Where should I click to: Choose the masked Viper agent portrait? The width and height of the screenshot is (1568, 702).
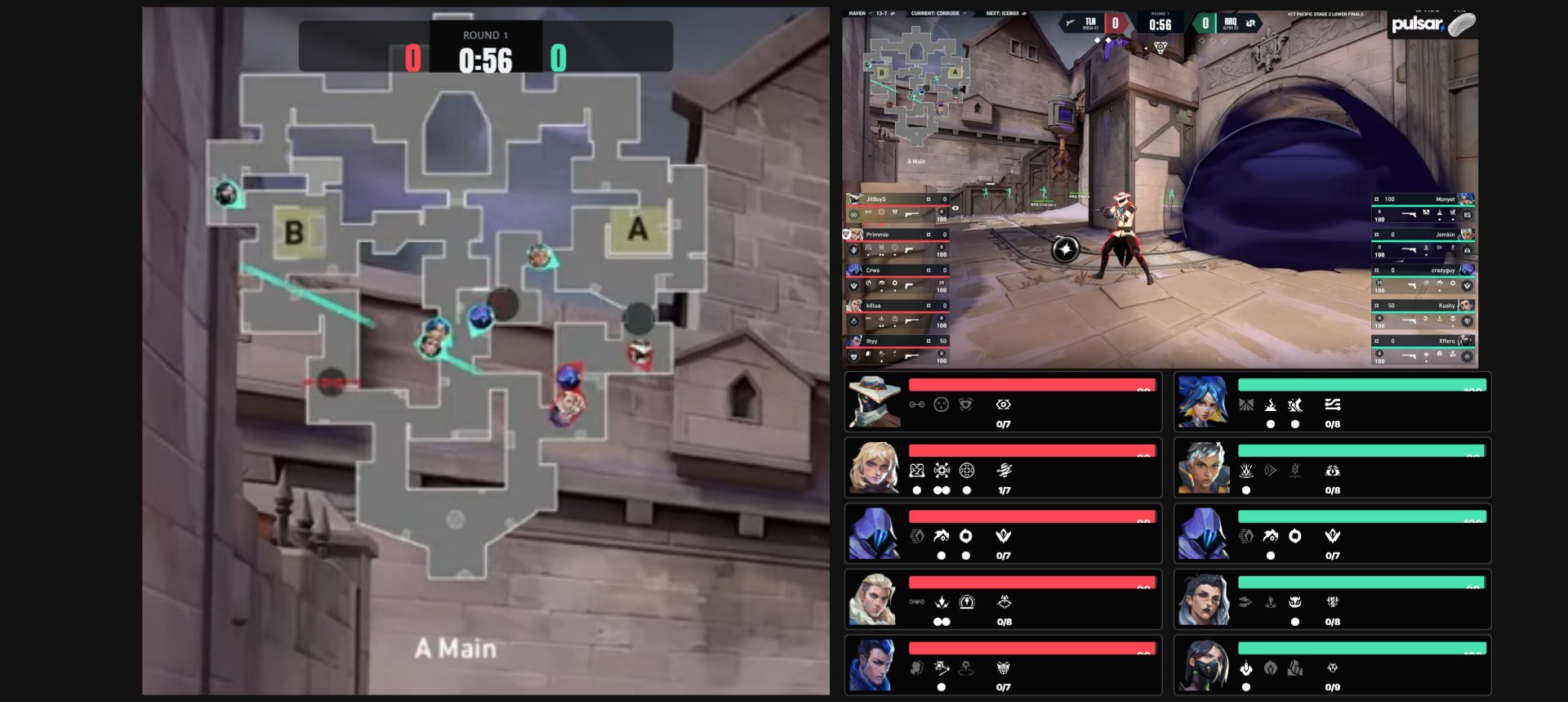pos(1203,665)
